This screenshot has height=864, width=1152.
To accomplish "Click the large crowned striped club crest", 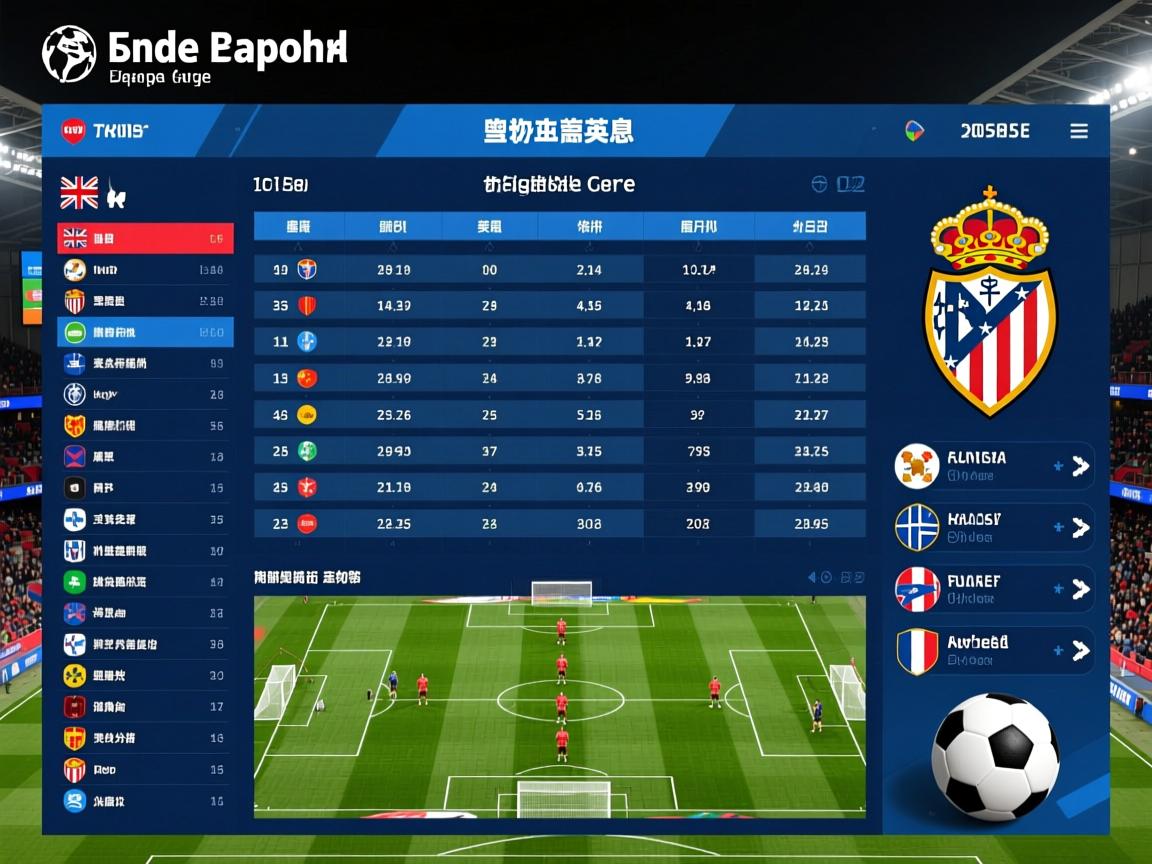I will (989, 301).
